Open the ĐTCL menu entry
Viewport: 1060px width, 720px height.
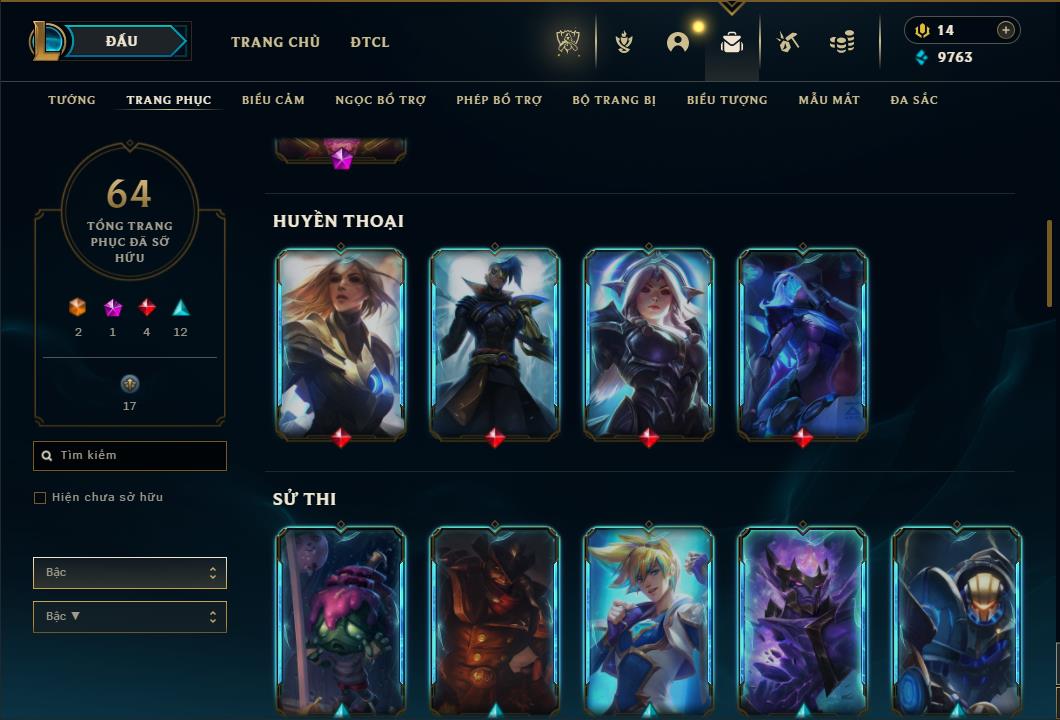[370, 42]
